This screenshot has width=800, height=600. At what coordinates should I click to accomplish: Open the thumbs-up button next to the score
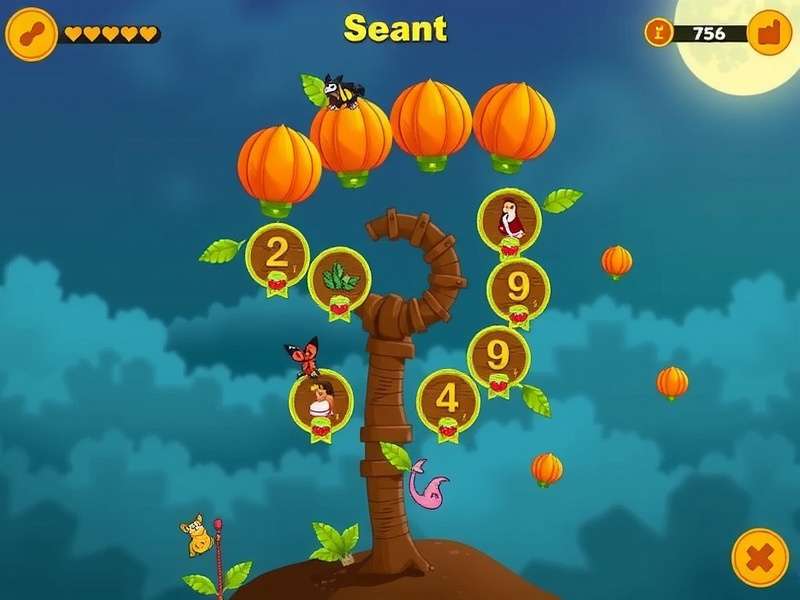click(769, 33)
